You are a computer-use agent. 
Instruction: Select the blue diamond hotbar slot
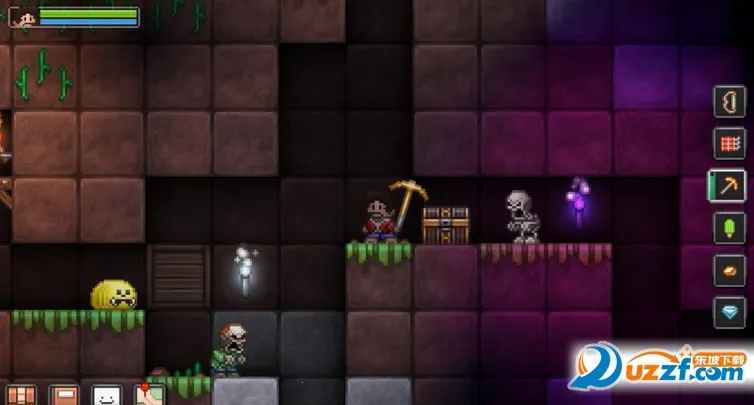click(730, 312)
